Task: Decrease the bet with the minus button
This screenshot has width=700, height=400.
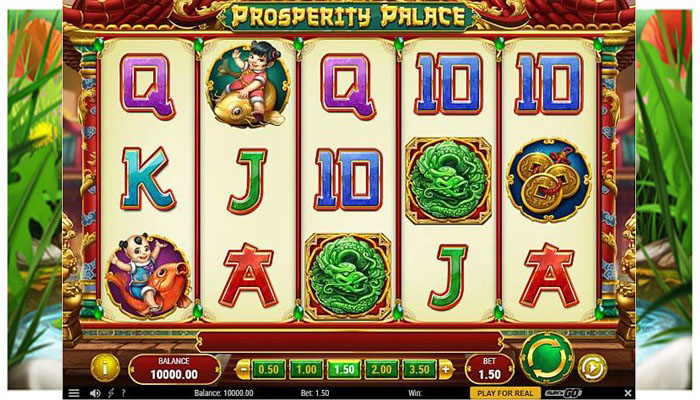Action: point(243,369)
